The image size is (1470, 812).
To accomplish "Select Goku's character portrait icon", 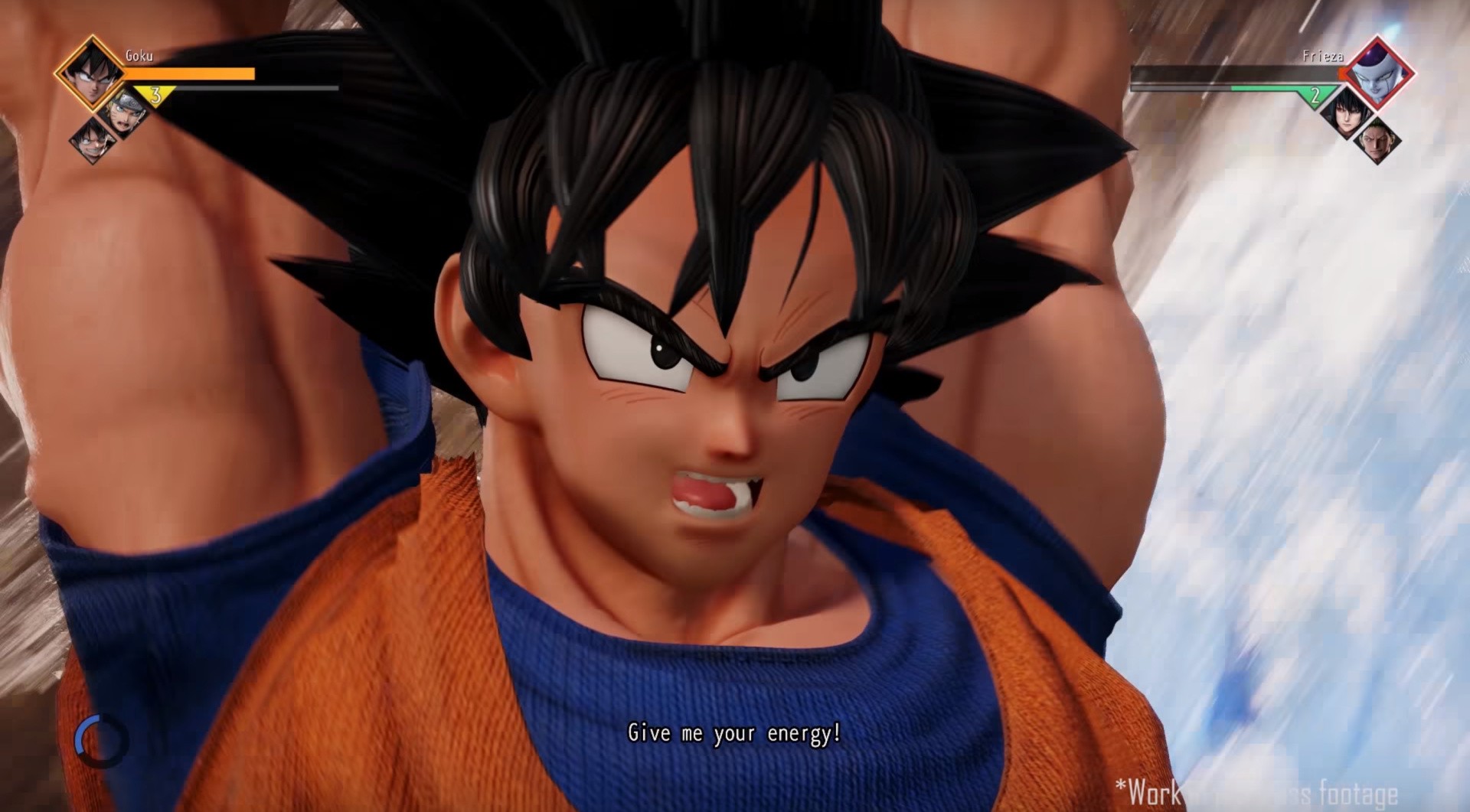I will pos(91,75).
